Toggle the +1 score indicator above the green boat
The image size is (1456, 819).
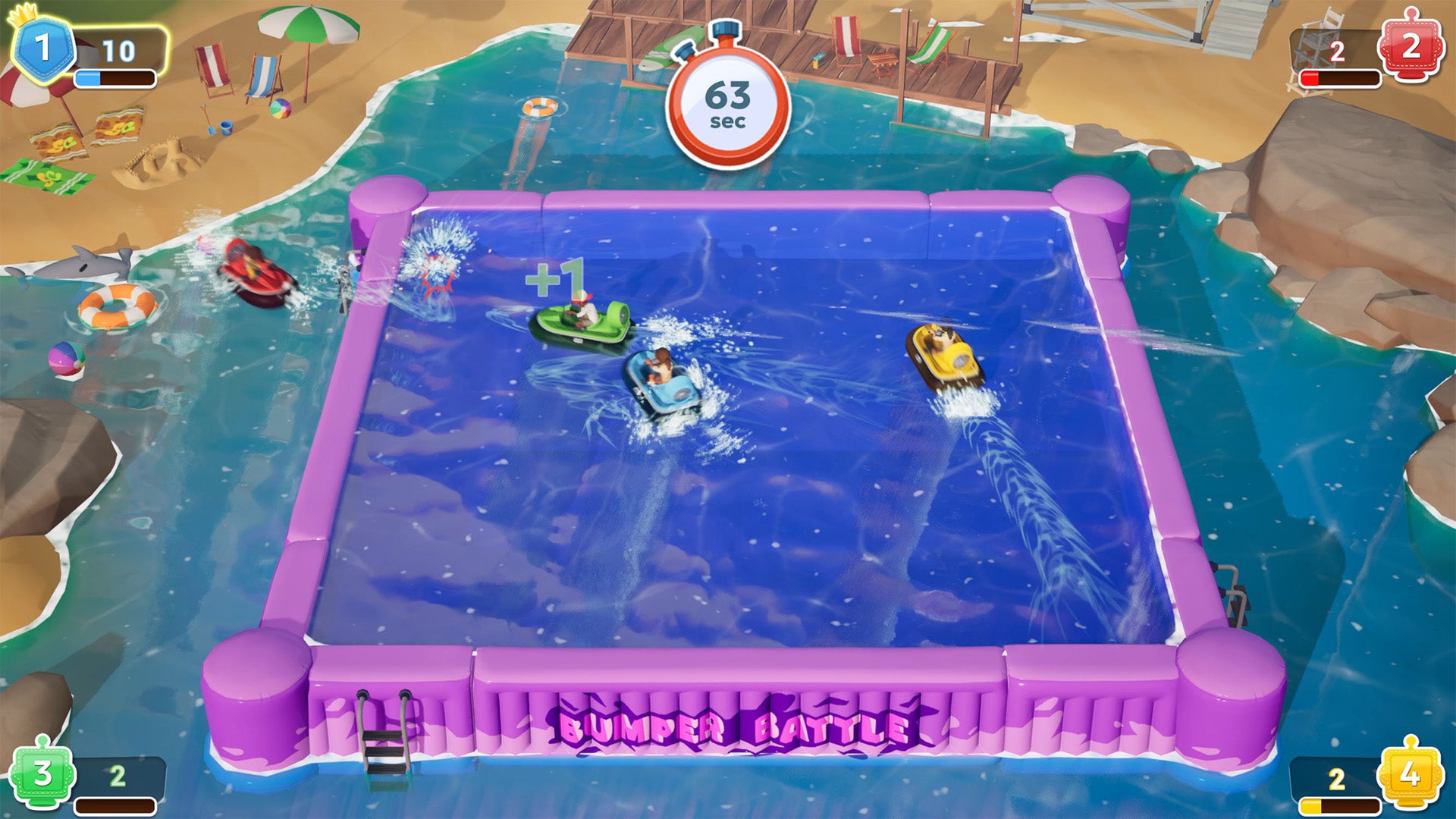pos(557,278)
